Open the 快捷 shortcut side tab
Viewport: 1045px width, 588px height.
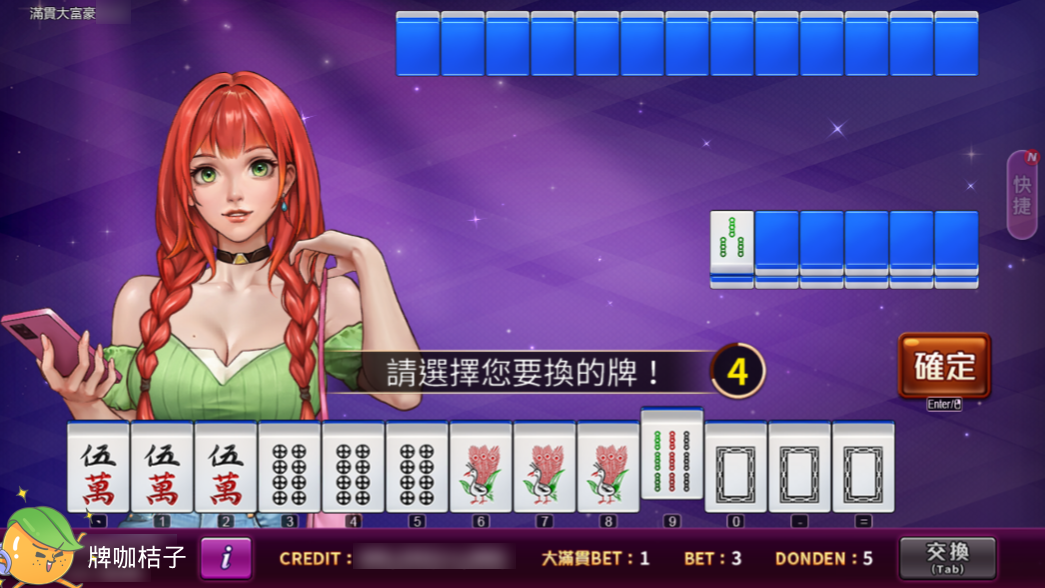(x=1022, y=195)
